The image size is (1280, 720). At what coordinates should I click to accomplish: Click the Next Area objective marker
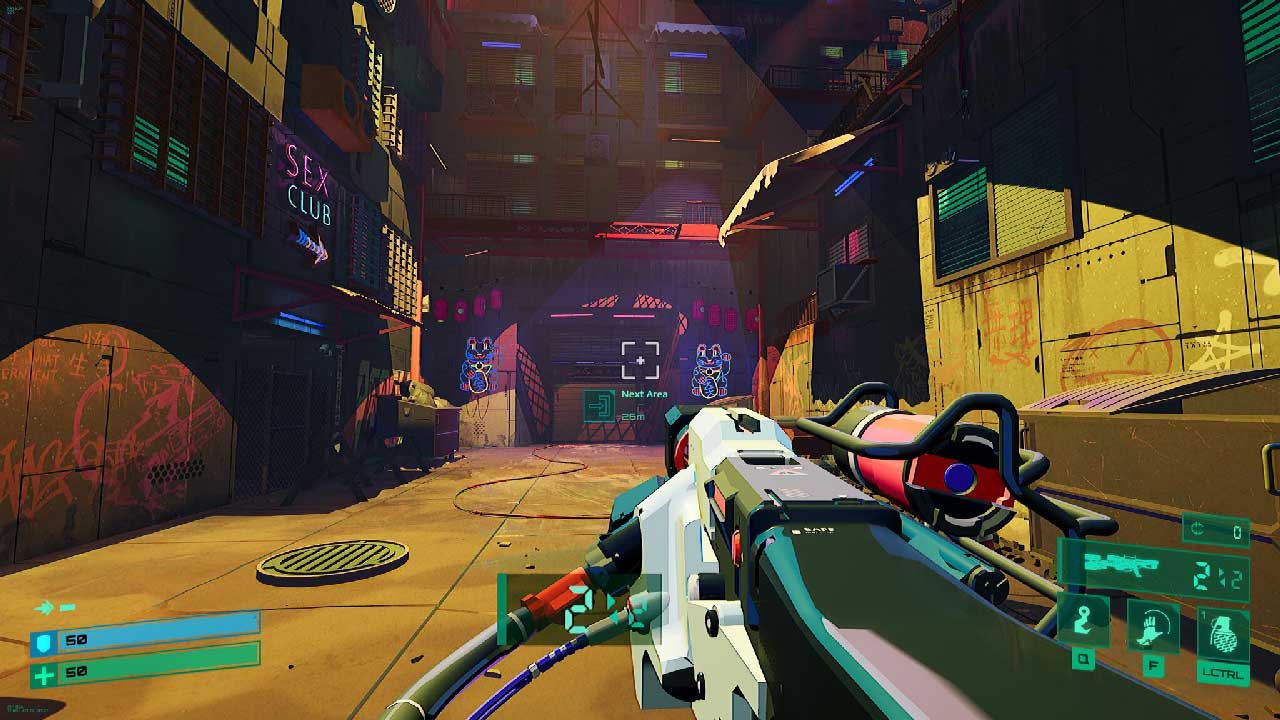tap(600, 405)
